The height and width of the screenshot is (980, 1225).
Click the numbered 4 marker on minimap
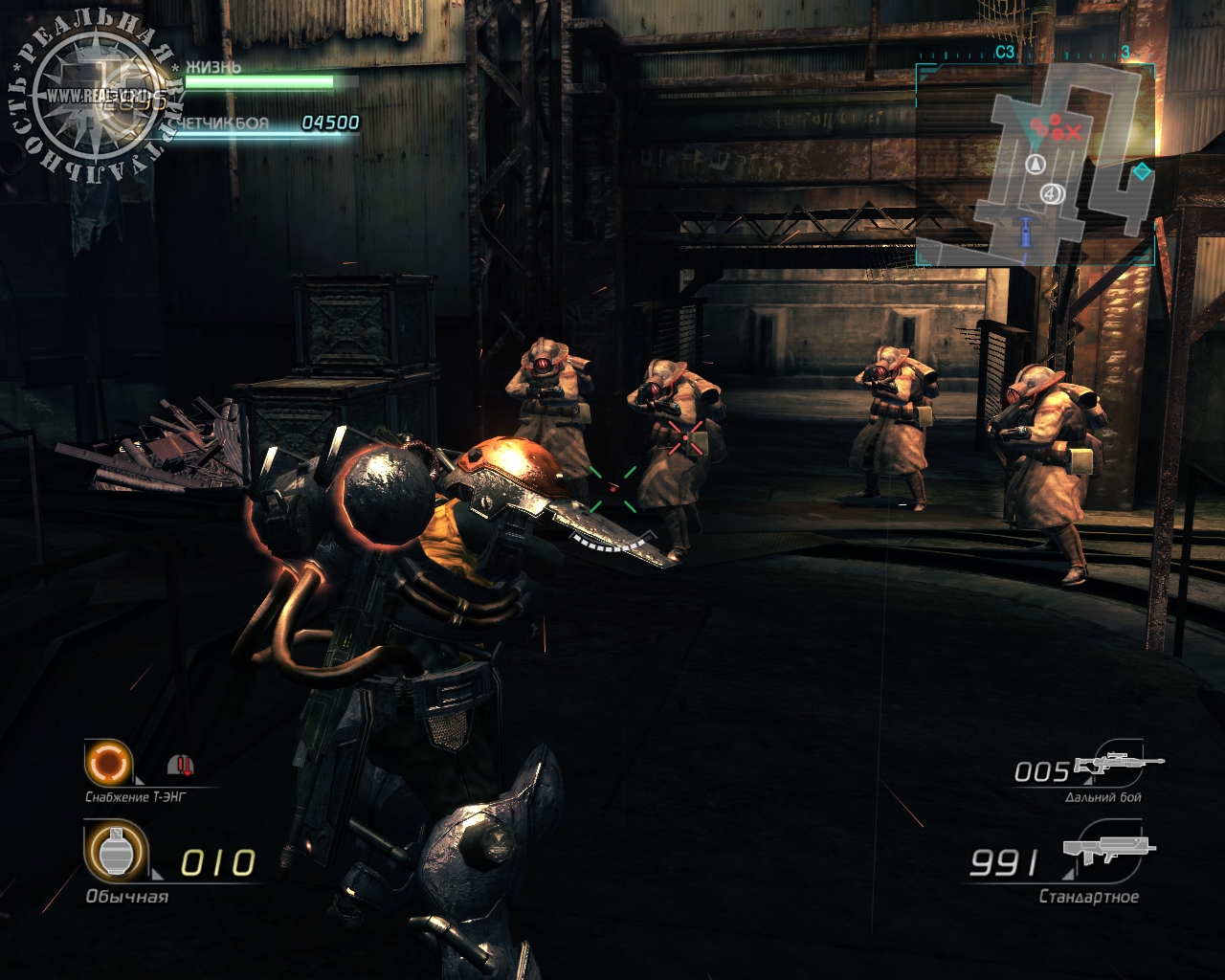(x=1052, y=194)
